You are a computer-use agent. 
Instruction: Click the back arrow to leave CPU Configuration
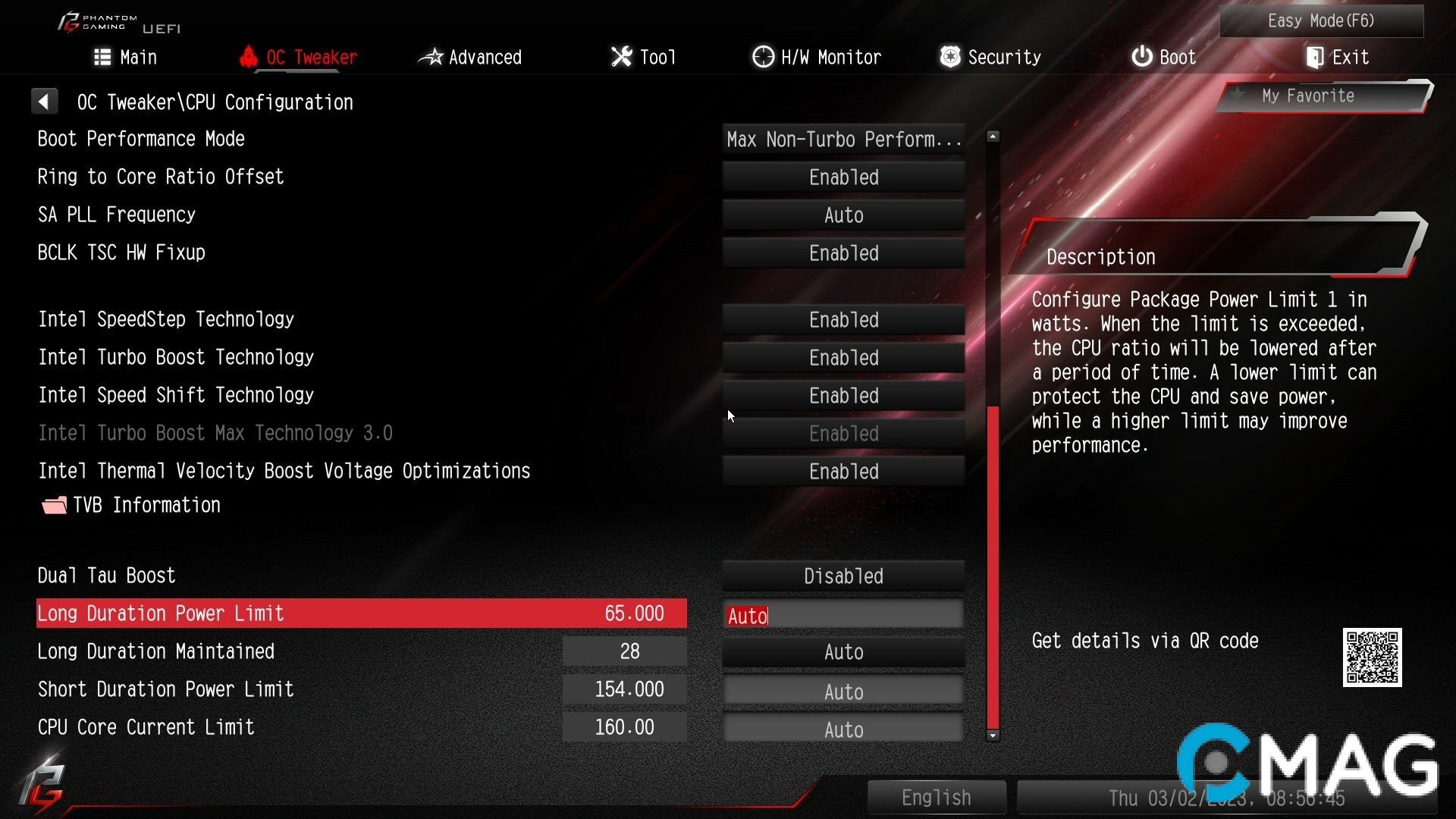(45, 101)
